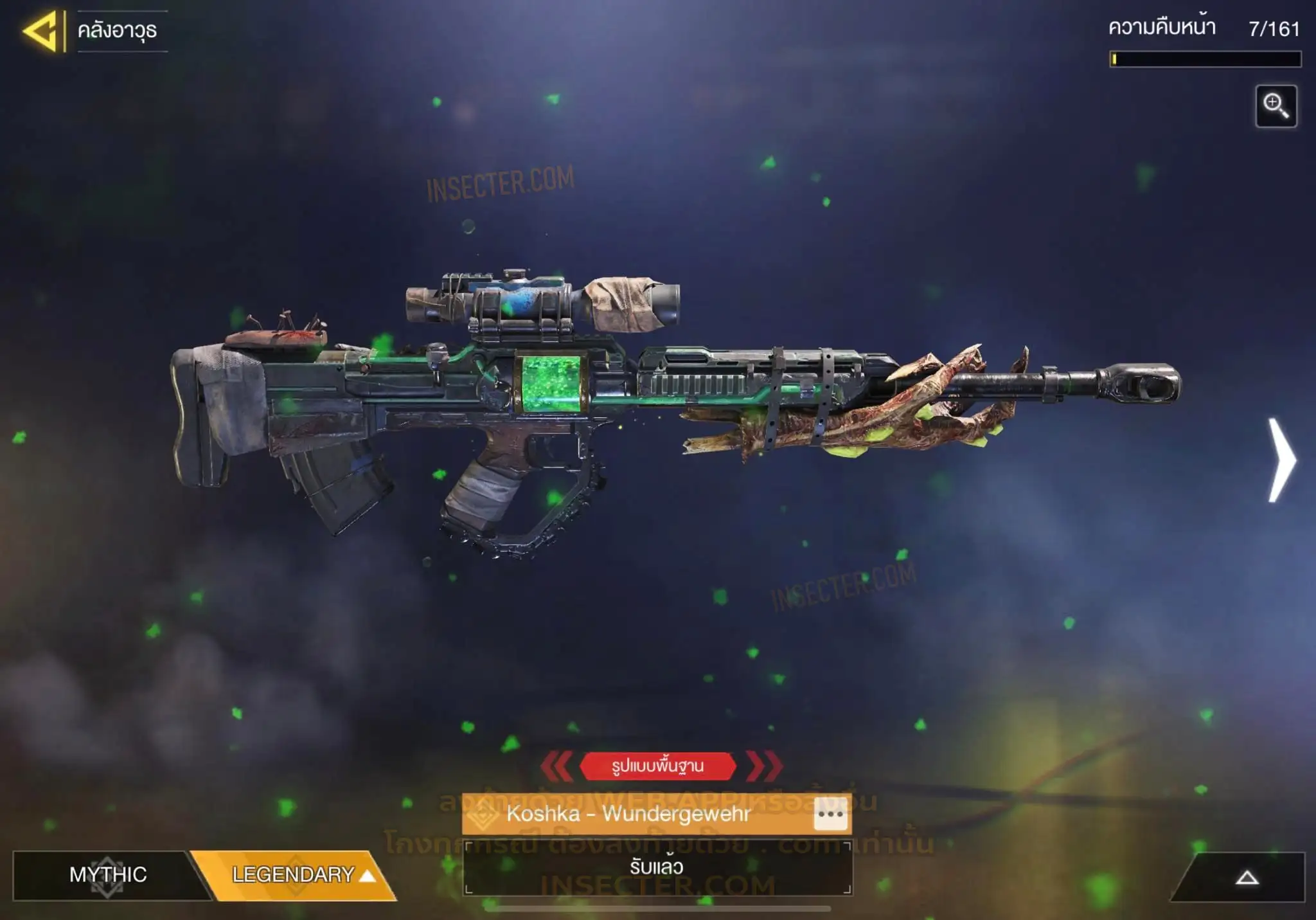Switch to the MYTHIC tab
Viewport: 1316px width, 920px height.
pyautogui.click(x=108, y=874)
